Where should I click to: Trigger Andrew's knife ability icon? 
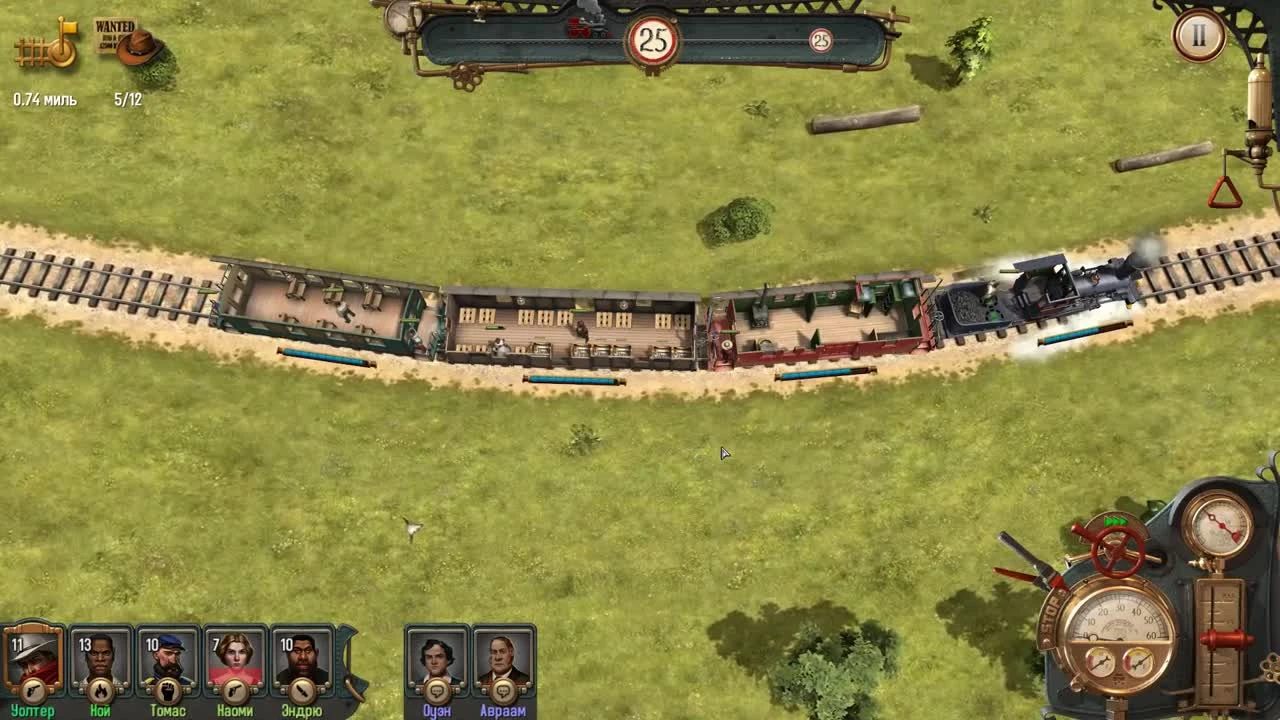click(x=302, y=690)
